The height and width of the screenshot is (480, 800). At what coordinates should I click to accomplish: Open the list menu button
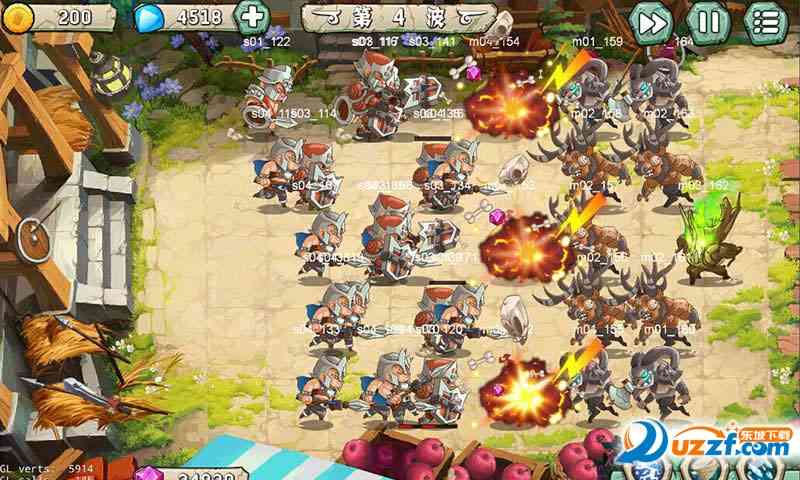[767, 22]
